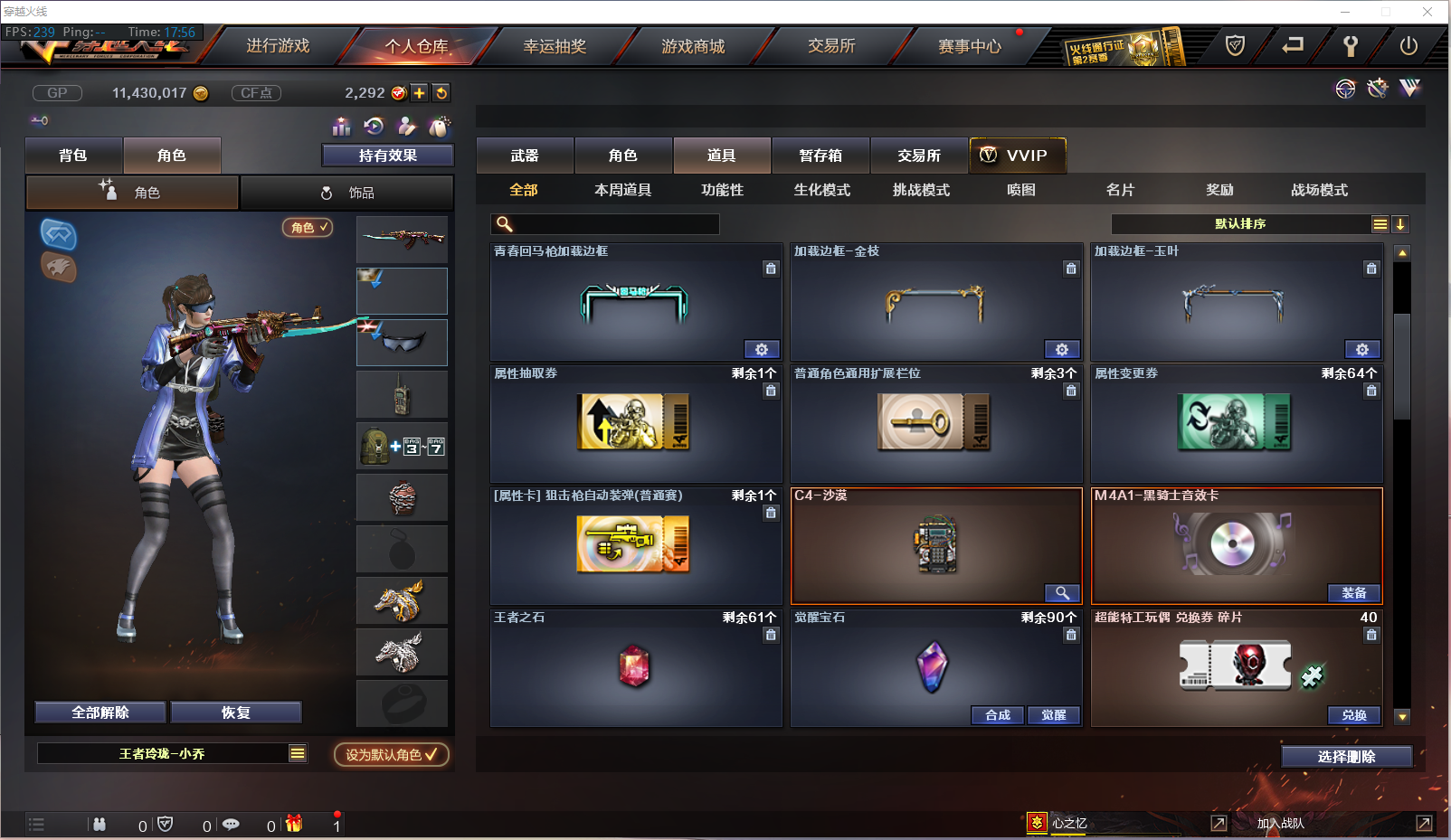Open the dog tag icon above 持有效果 panel

[x=438, y=127]
